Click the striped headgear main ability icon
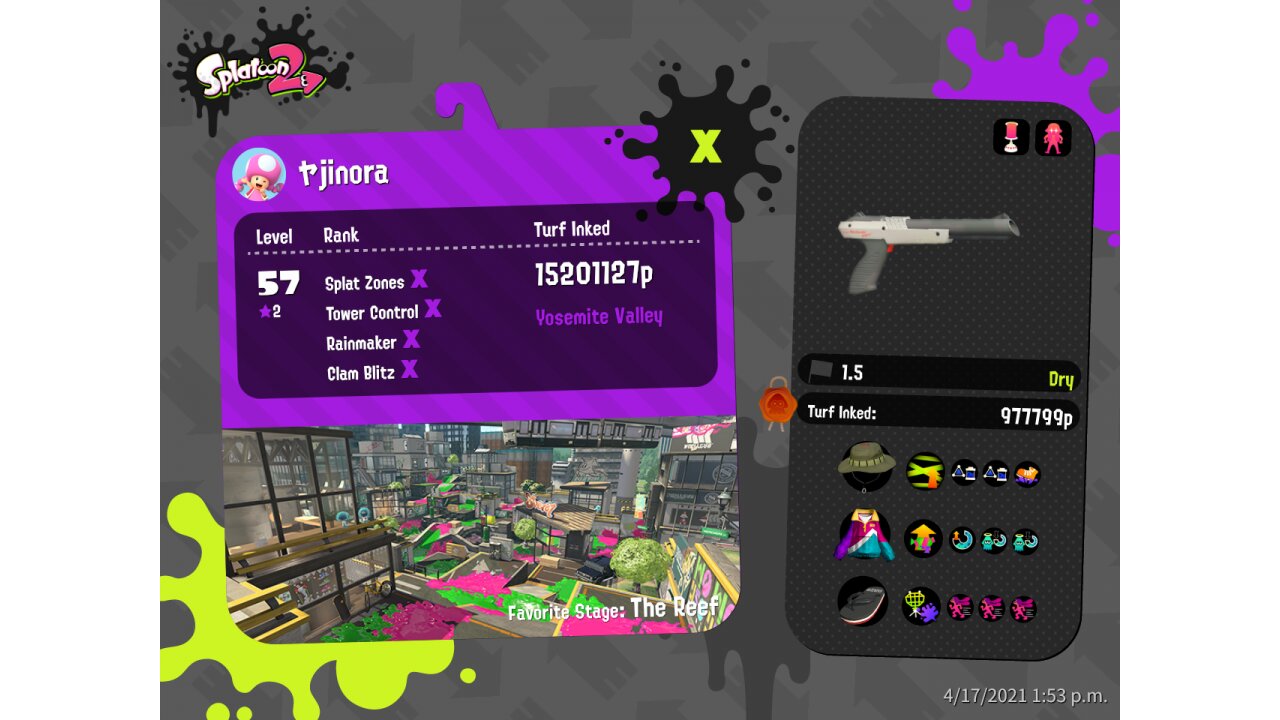 [x=925, y=471]
